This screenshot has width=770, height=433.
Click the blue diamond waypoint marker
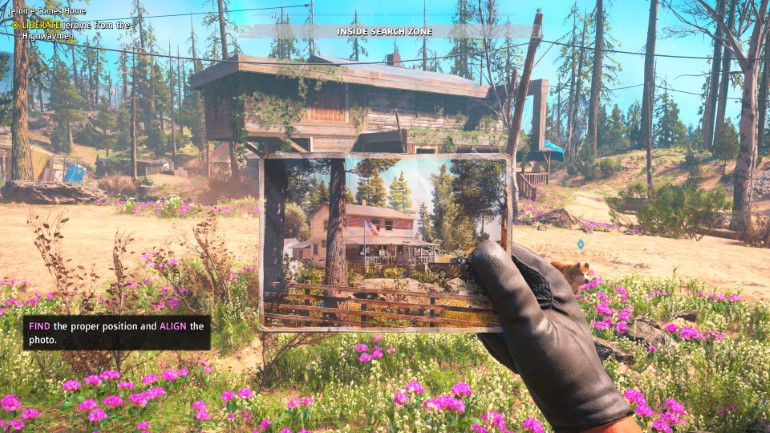580,244
